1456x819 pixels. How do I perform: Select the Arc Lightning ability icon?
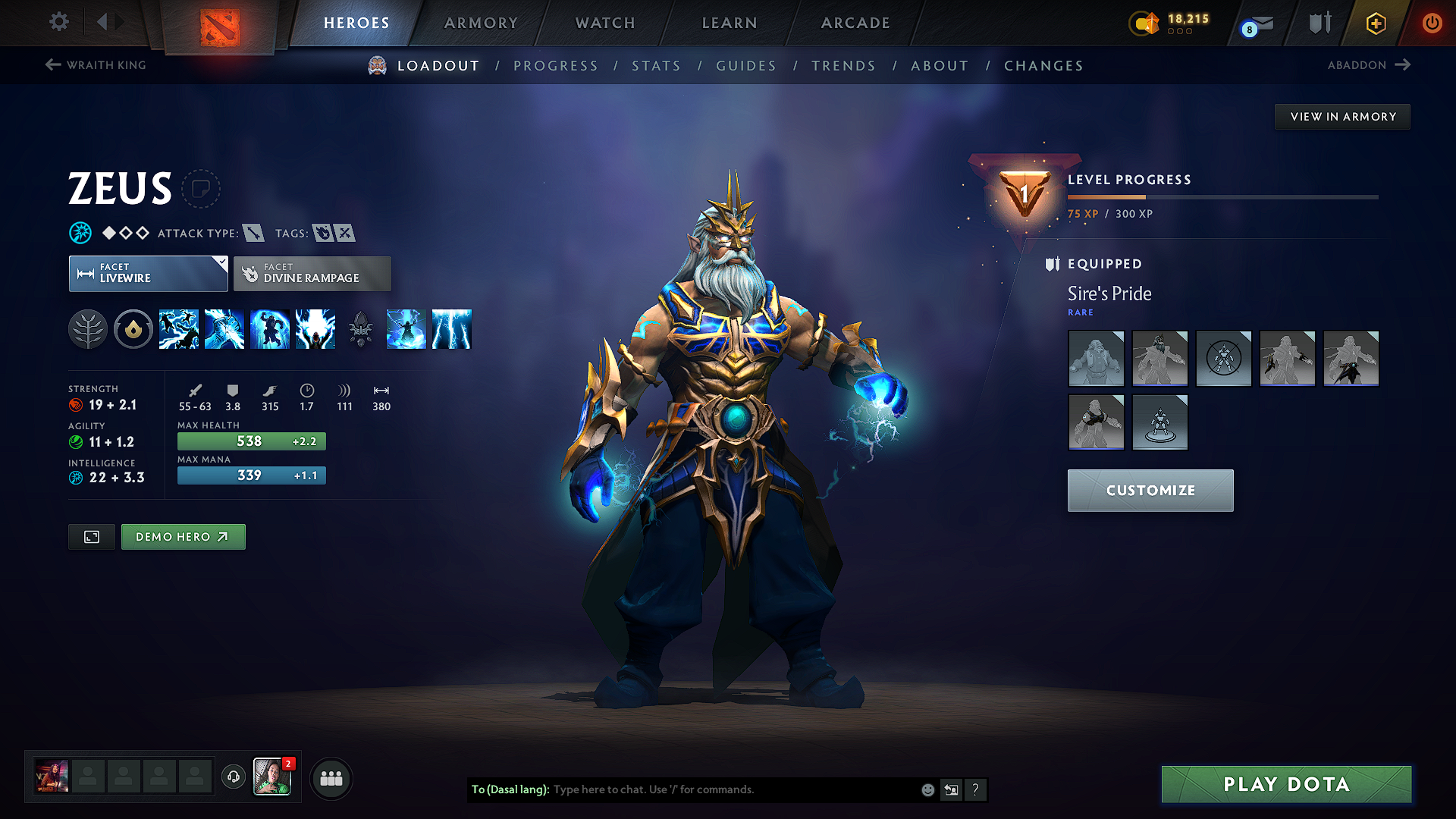179,328
